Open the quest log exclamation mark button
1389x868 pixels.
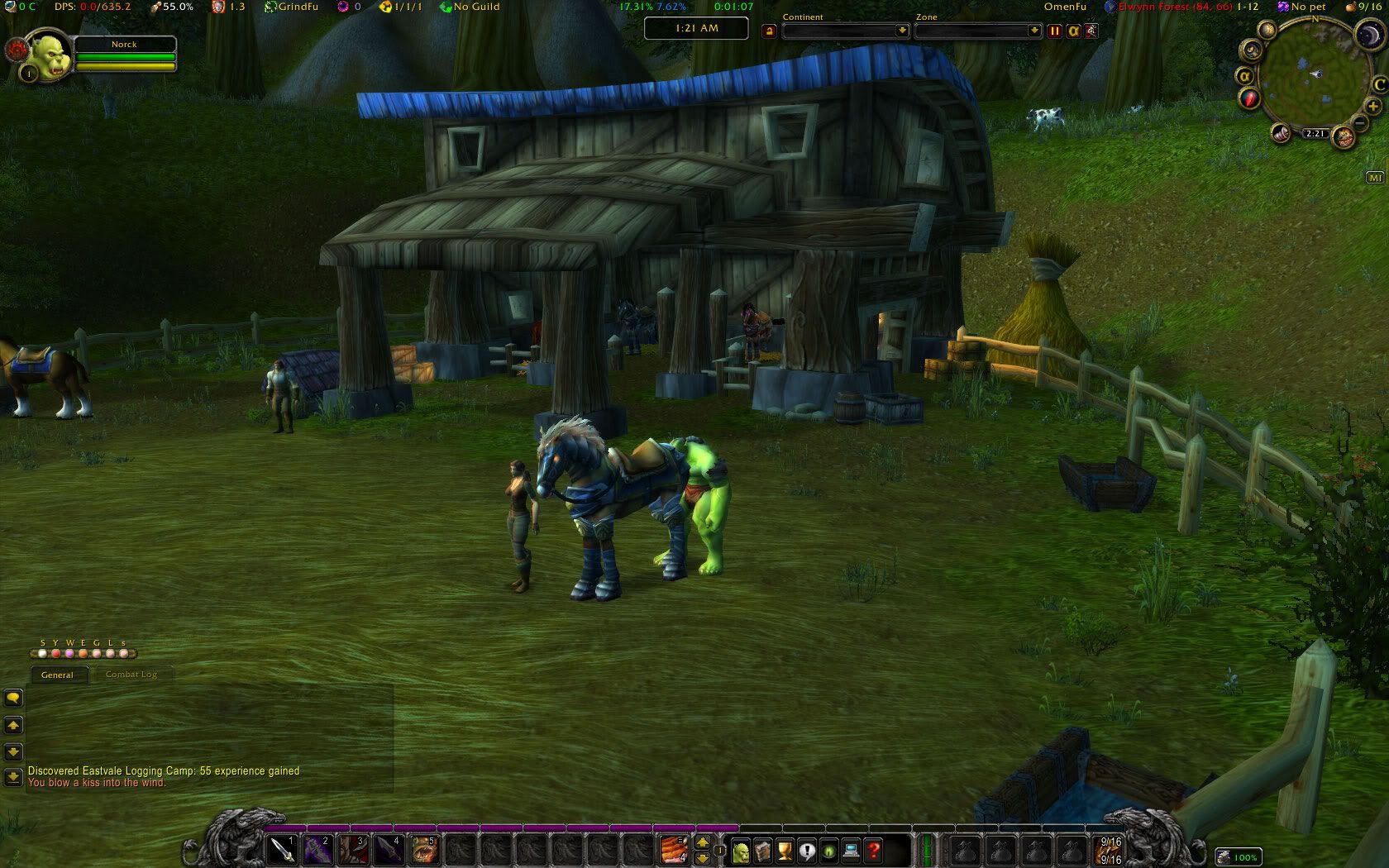(807, 851)
